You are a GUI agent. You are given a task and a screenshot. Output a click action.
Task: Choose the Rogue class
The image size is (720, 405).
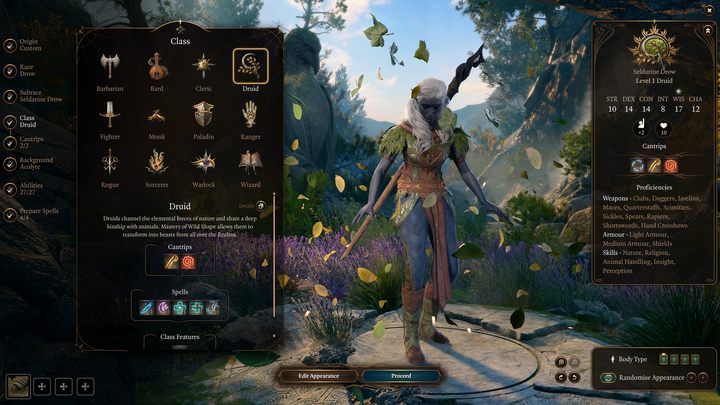111,162
